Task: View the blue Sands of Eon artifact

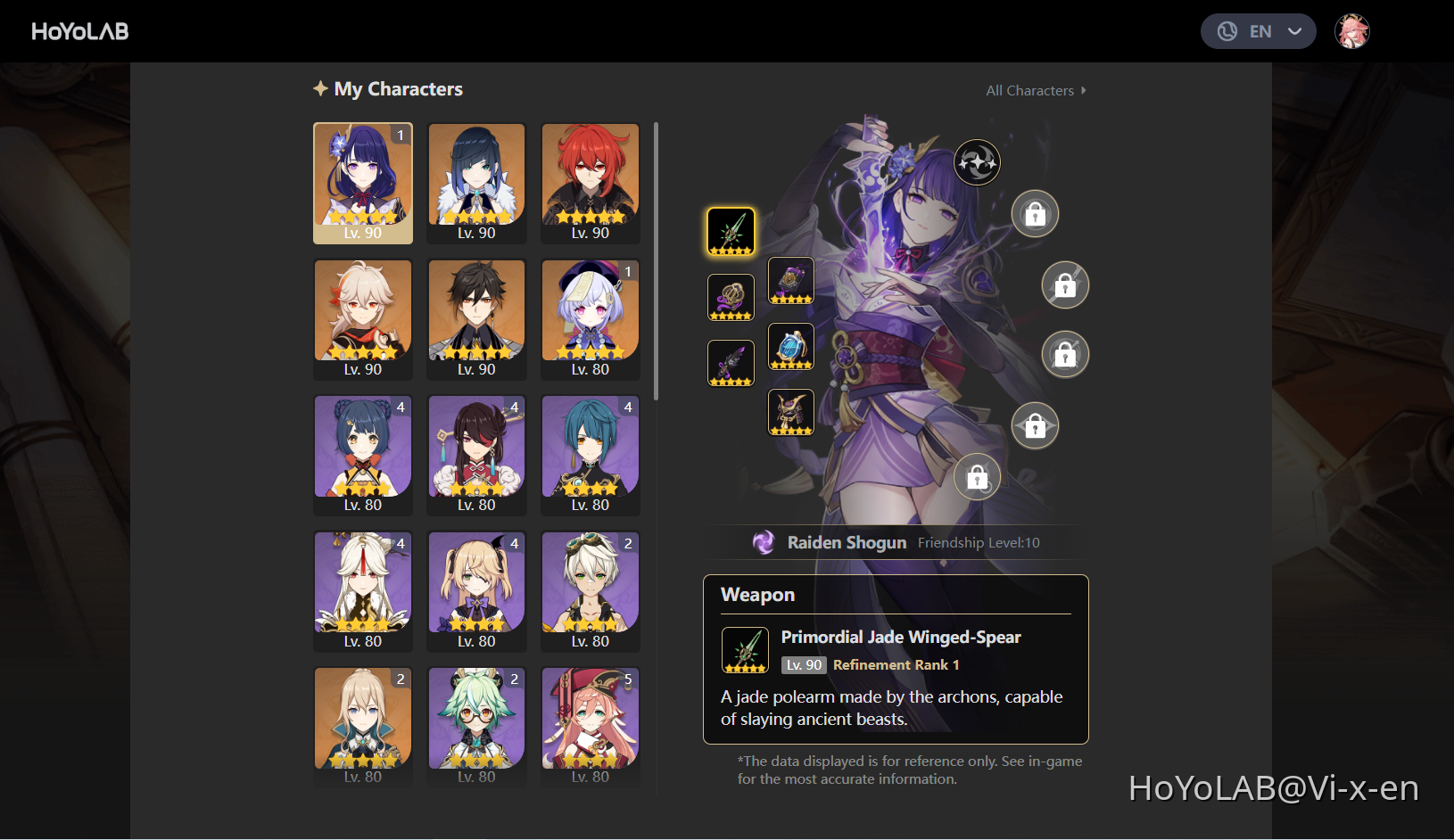Action: [790, 347]
